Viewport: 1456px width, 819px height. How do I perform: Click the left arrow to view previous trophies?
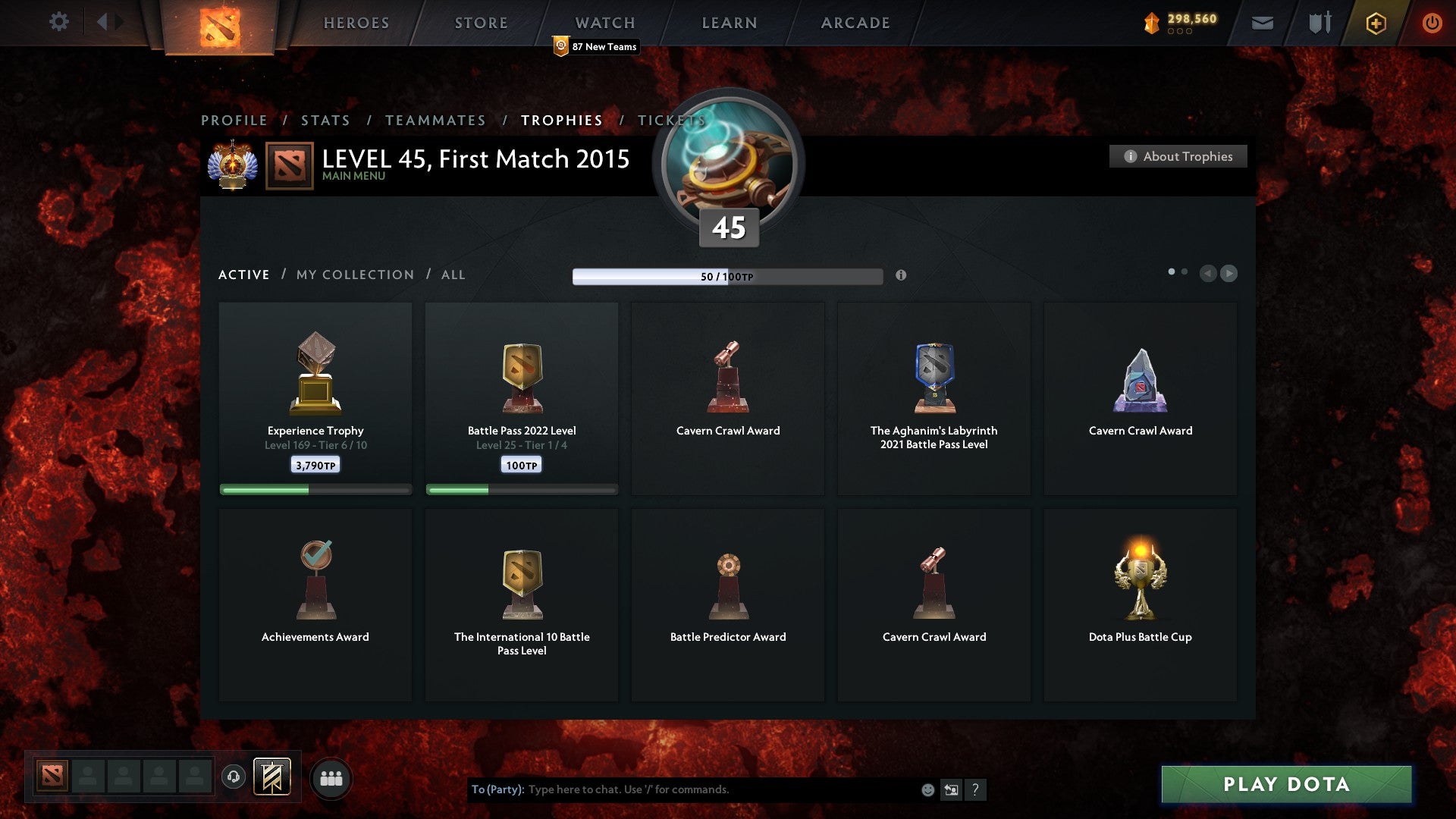[1209, 274]
